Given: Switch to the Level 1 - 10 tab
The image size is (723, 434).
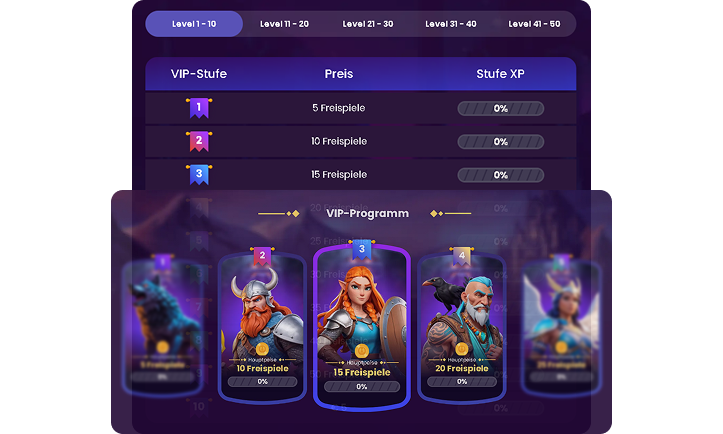Looking at the screenshot, I should click(194, 24).
